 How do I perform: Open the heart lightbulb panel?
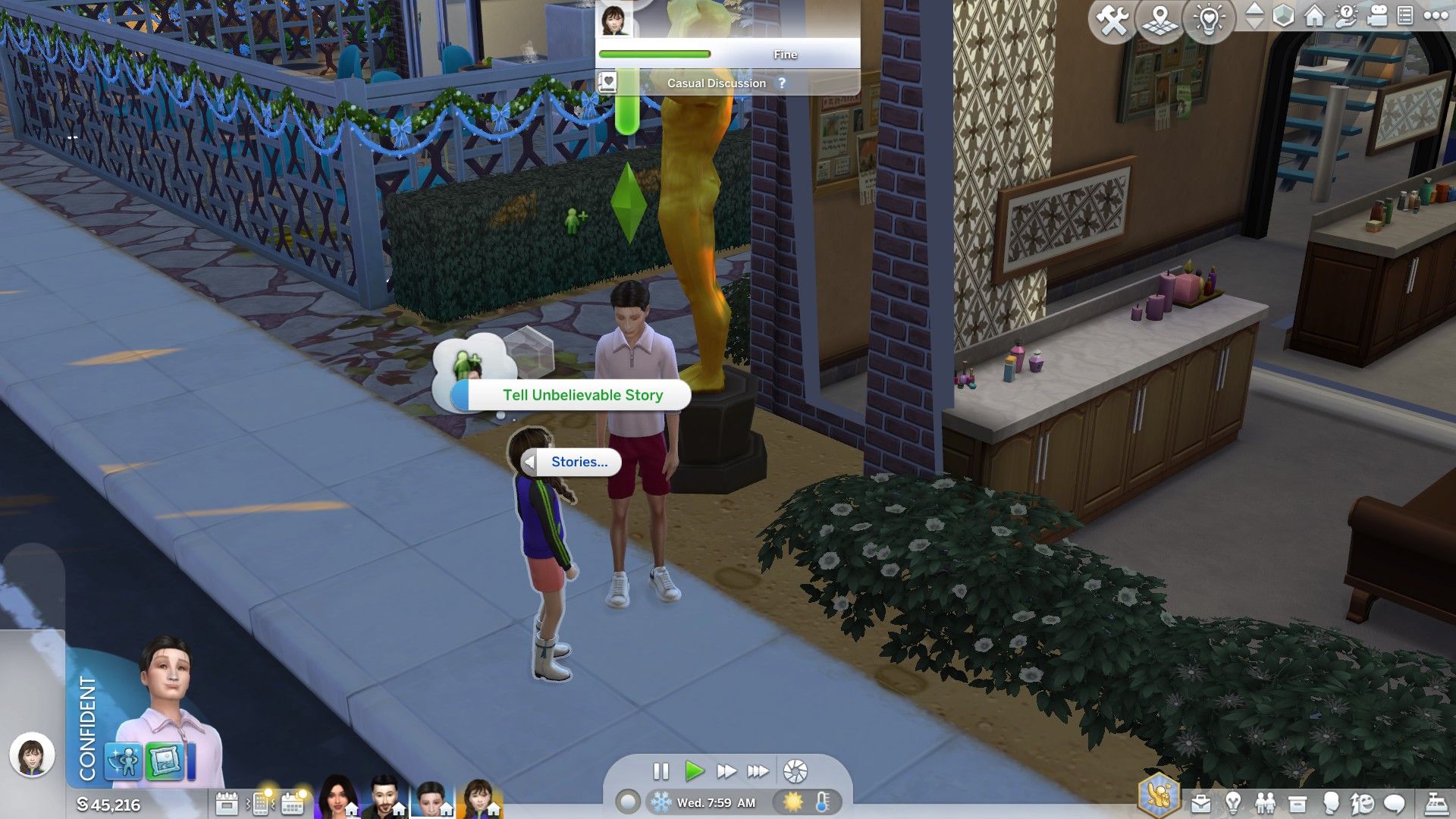1209,20
